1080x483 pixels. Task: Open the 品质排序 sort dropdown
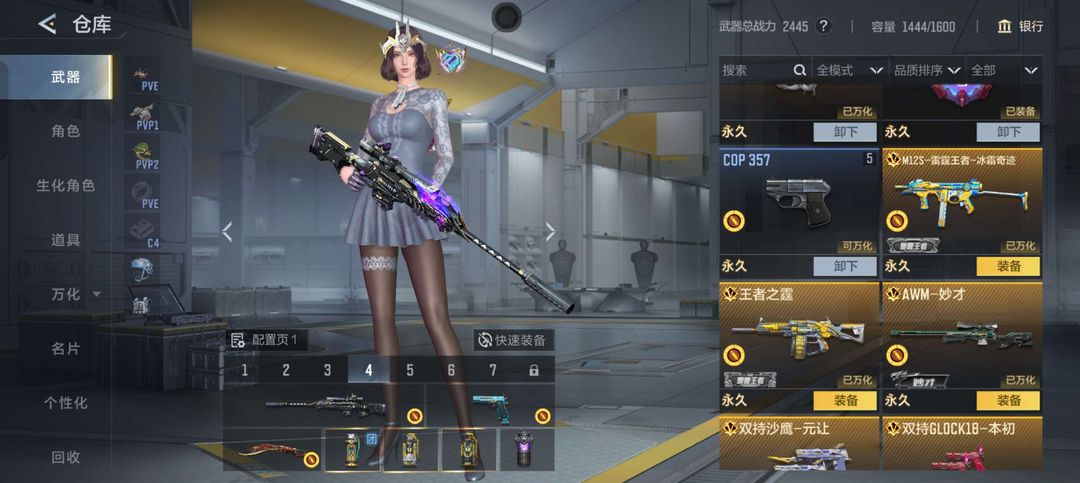pos(927,70)
